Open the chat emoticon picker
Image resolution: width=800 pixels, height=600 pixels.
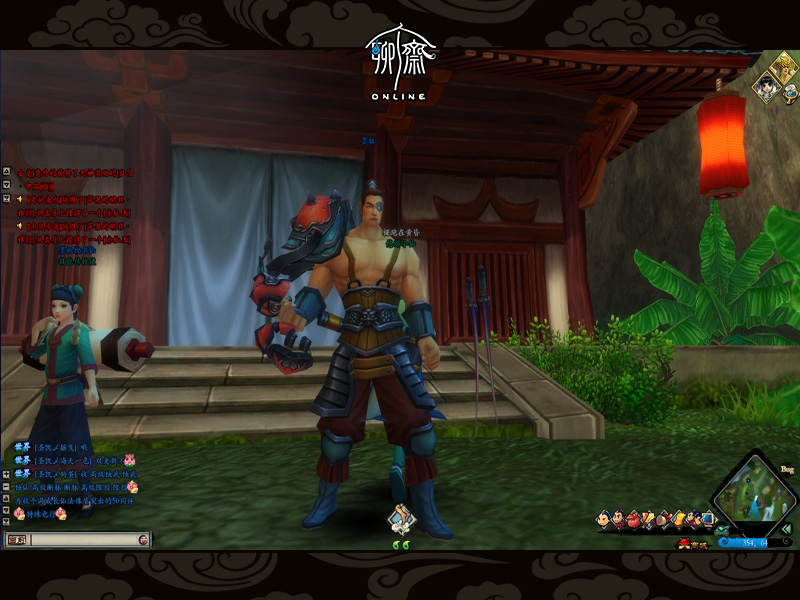point(144,540)
